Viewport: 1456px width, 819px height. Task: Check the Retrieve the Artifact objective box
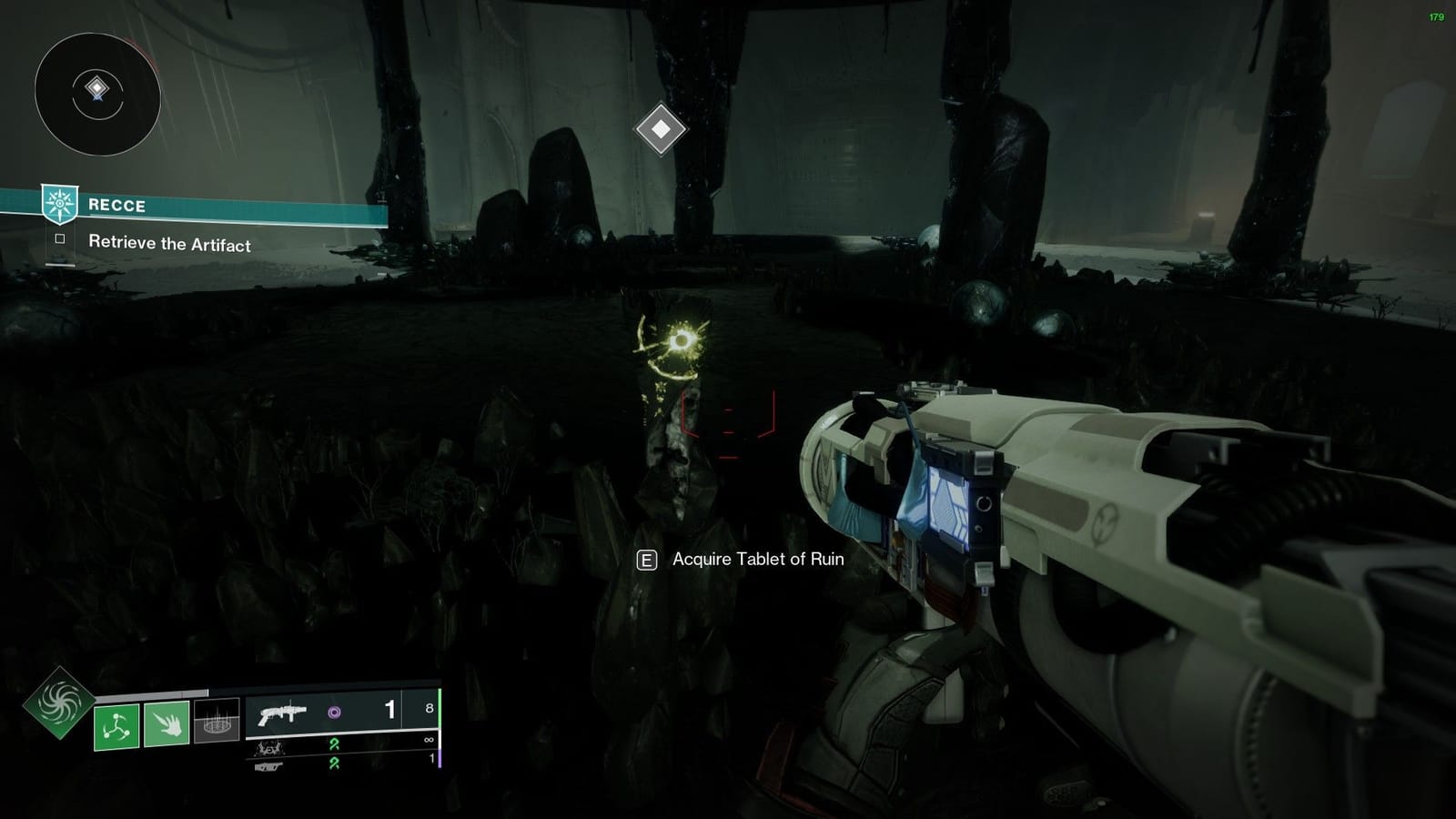pos(59,238)
